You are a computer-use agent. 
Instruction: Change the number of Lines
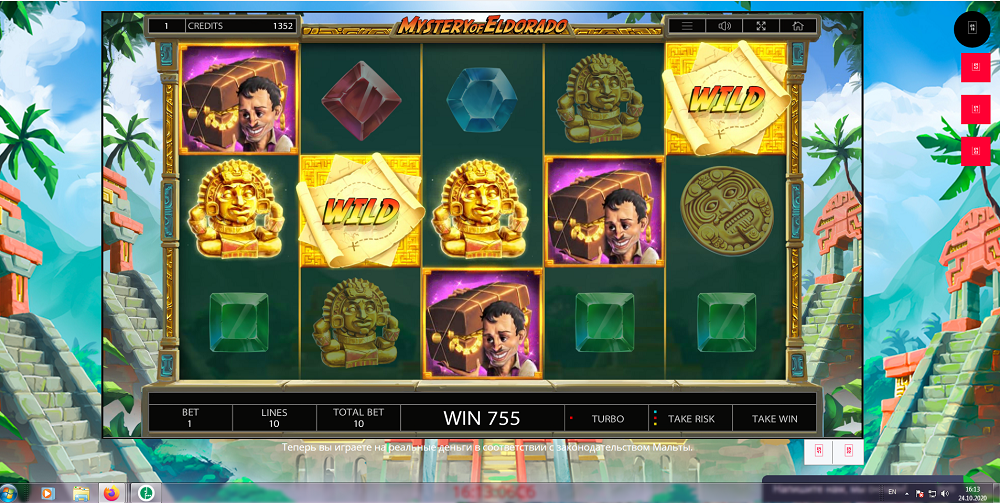(x=274, y=418)
